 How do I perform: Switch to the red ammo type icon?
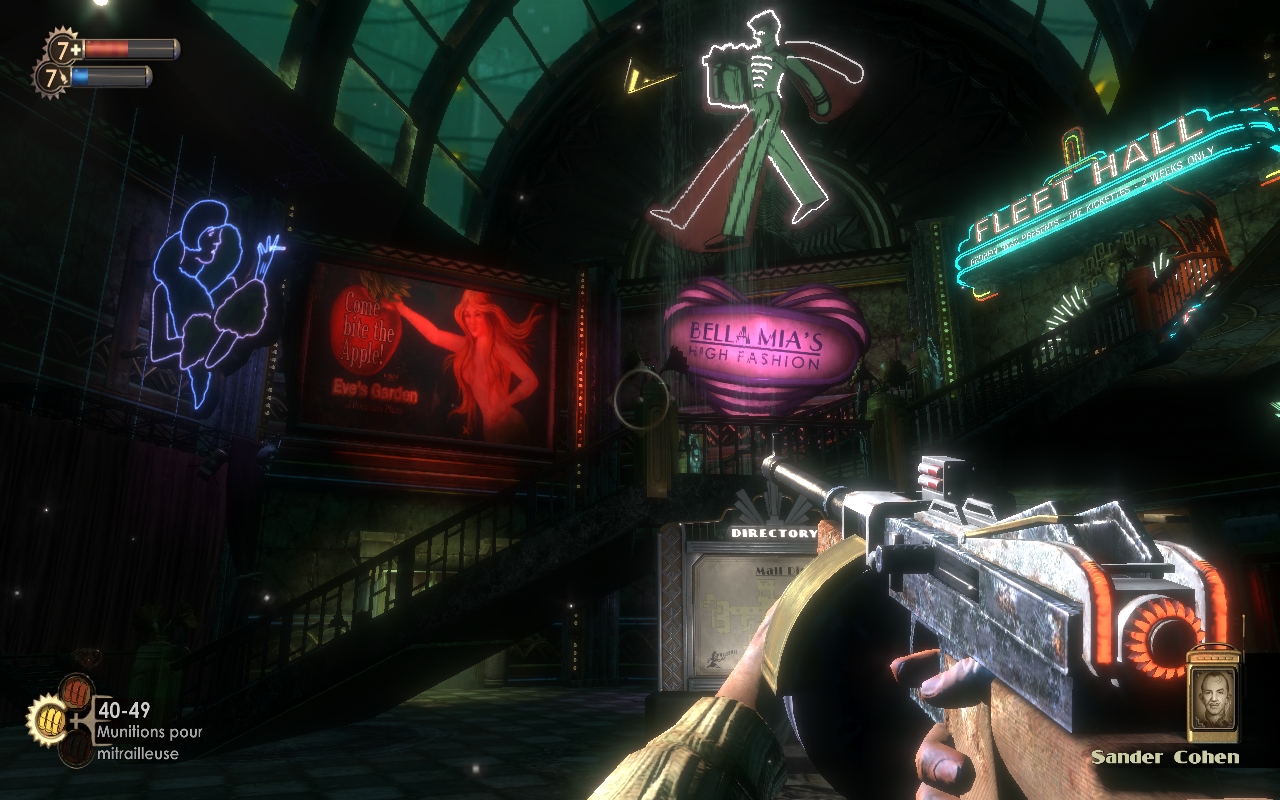[x=76, y=690]
